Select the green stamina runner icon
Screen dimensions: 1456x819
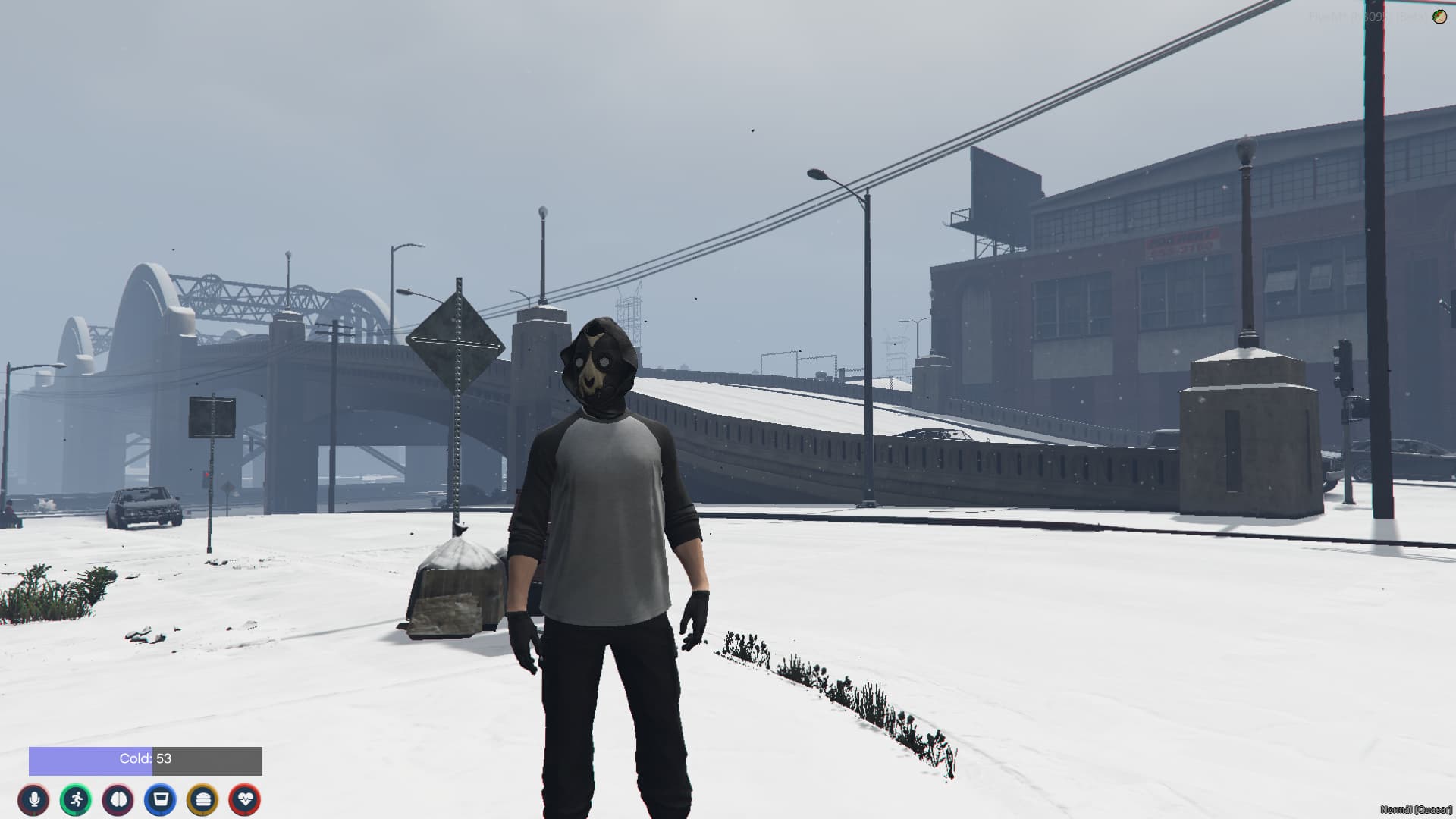tap(77, 800)
